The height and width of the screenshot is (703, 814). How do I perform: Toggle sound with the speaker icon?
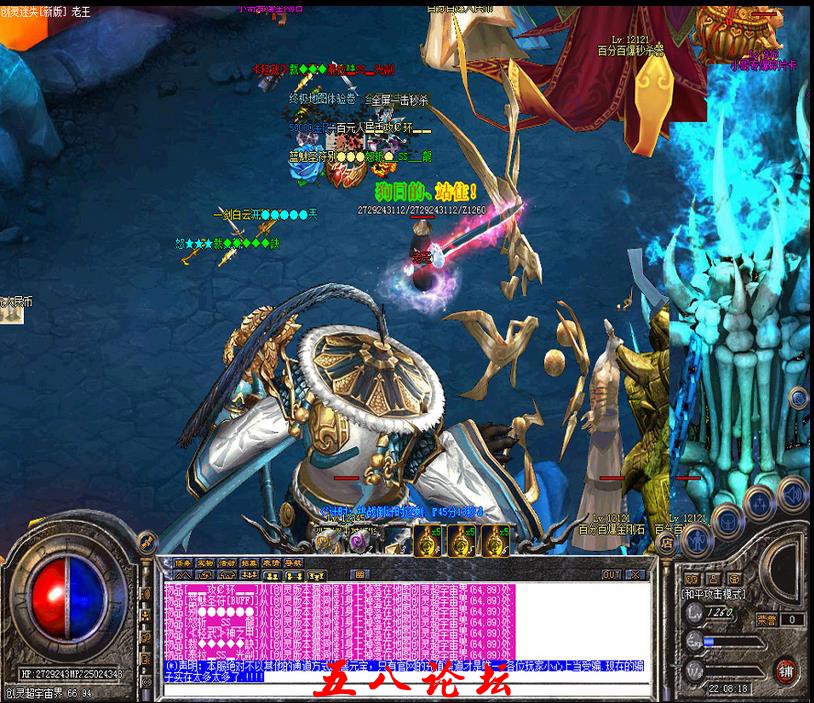pos(792,492)
